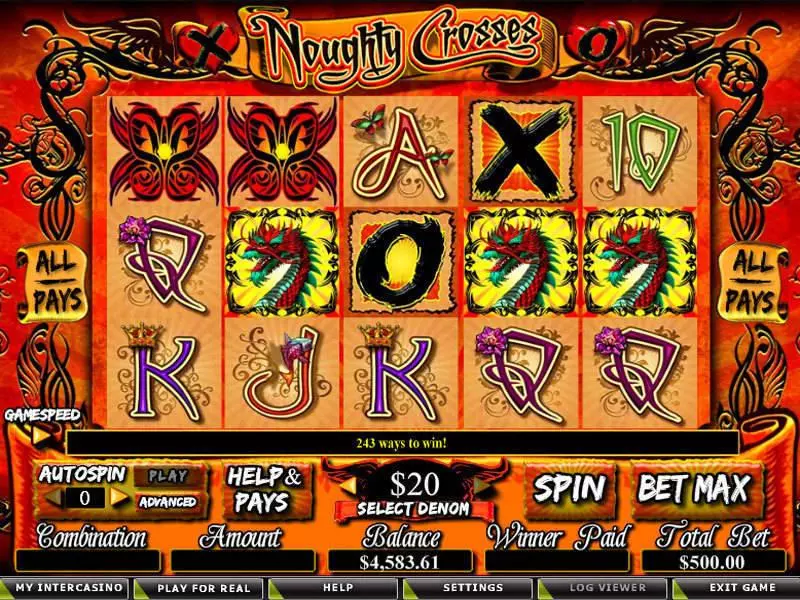
Task: Exit the game via Exit Game
Action: coord(740,588)
